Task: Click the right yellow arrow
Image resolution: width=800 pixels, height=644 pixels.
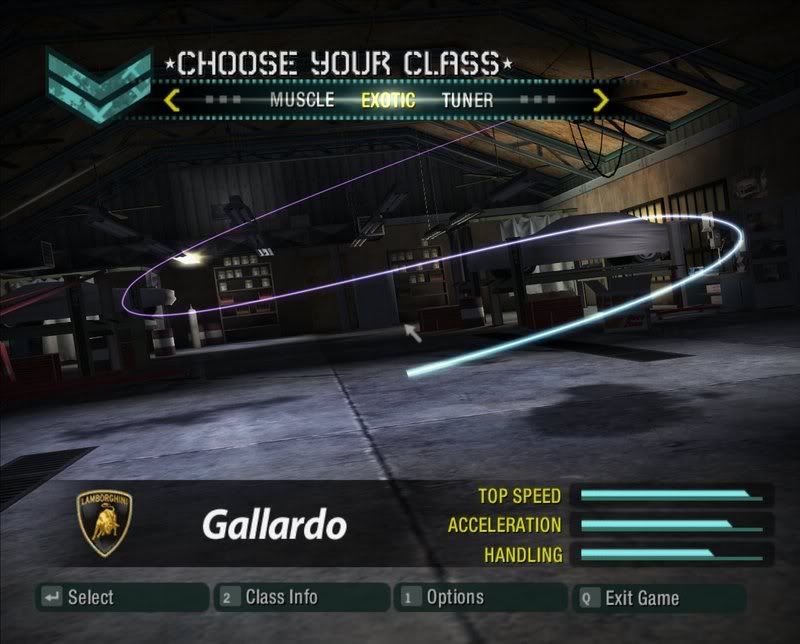Action: pos(600,100)
